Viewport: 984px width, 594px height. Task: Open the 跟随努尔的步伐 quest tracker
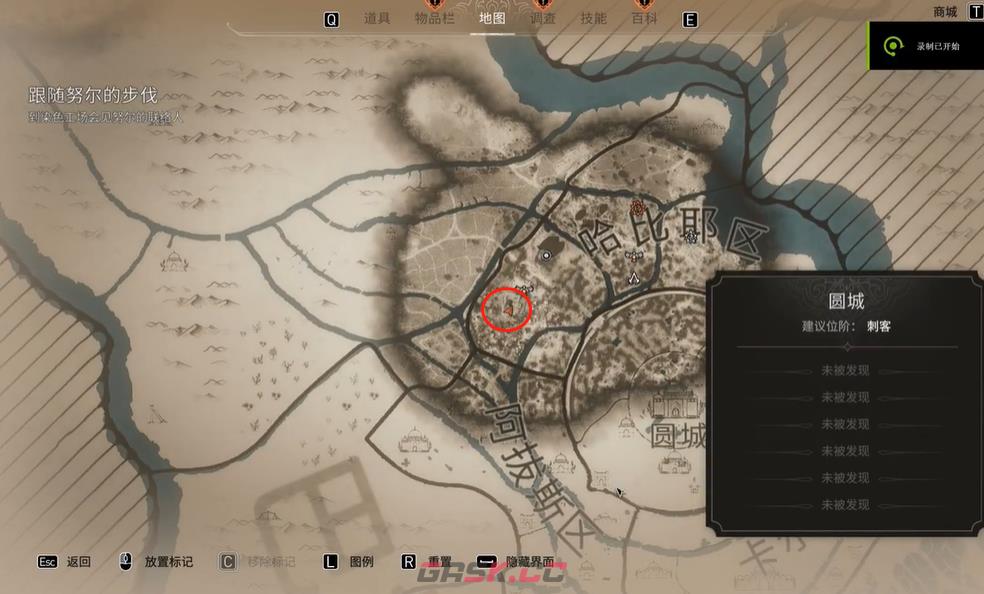92,95
